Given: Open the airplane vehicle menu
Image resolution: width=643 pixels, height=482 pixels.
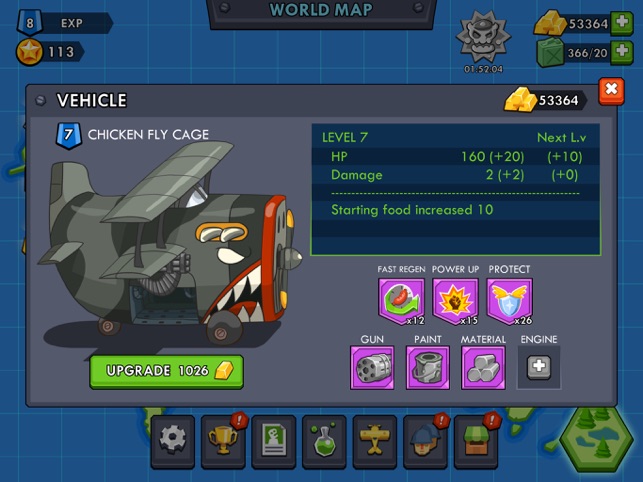Looking at the screenshot, I should [375, 440].
